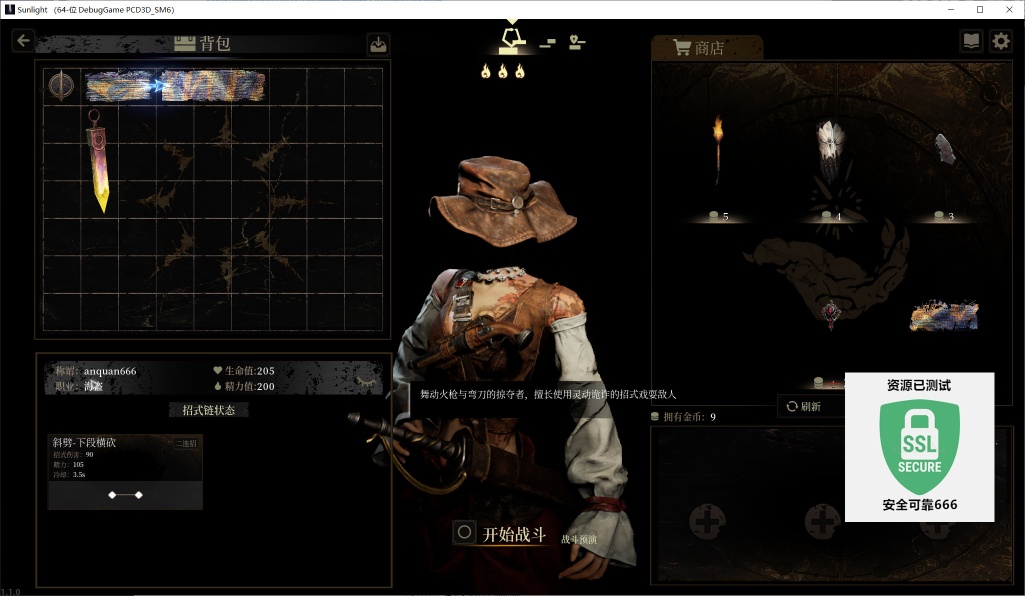Select the 斜劈-下段横砍 move card
This screenshot has height=596, width=1025.
[125, 471]
